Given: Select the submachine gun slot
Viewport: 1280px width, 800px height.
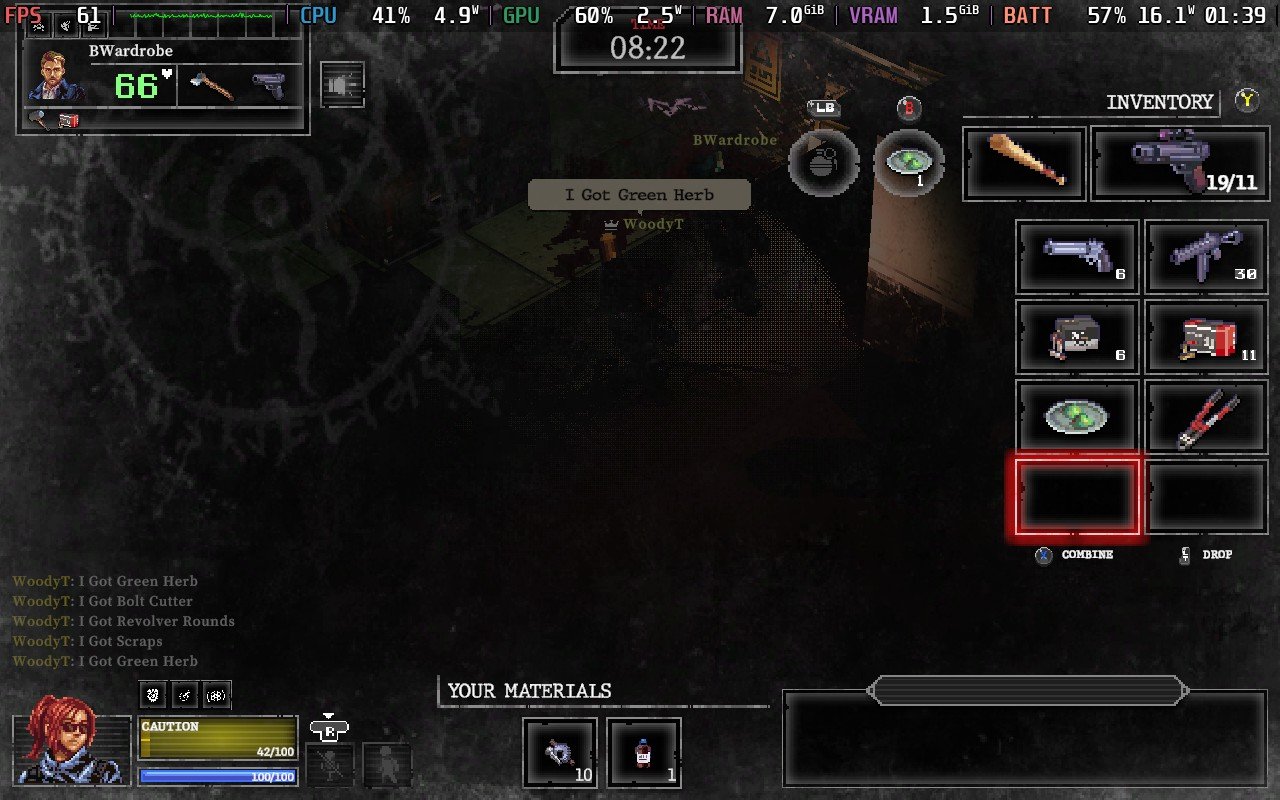Looking at the screenshot, I should click(1205, 257).
